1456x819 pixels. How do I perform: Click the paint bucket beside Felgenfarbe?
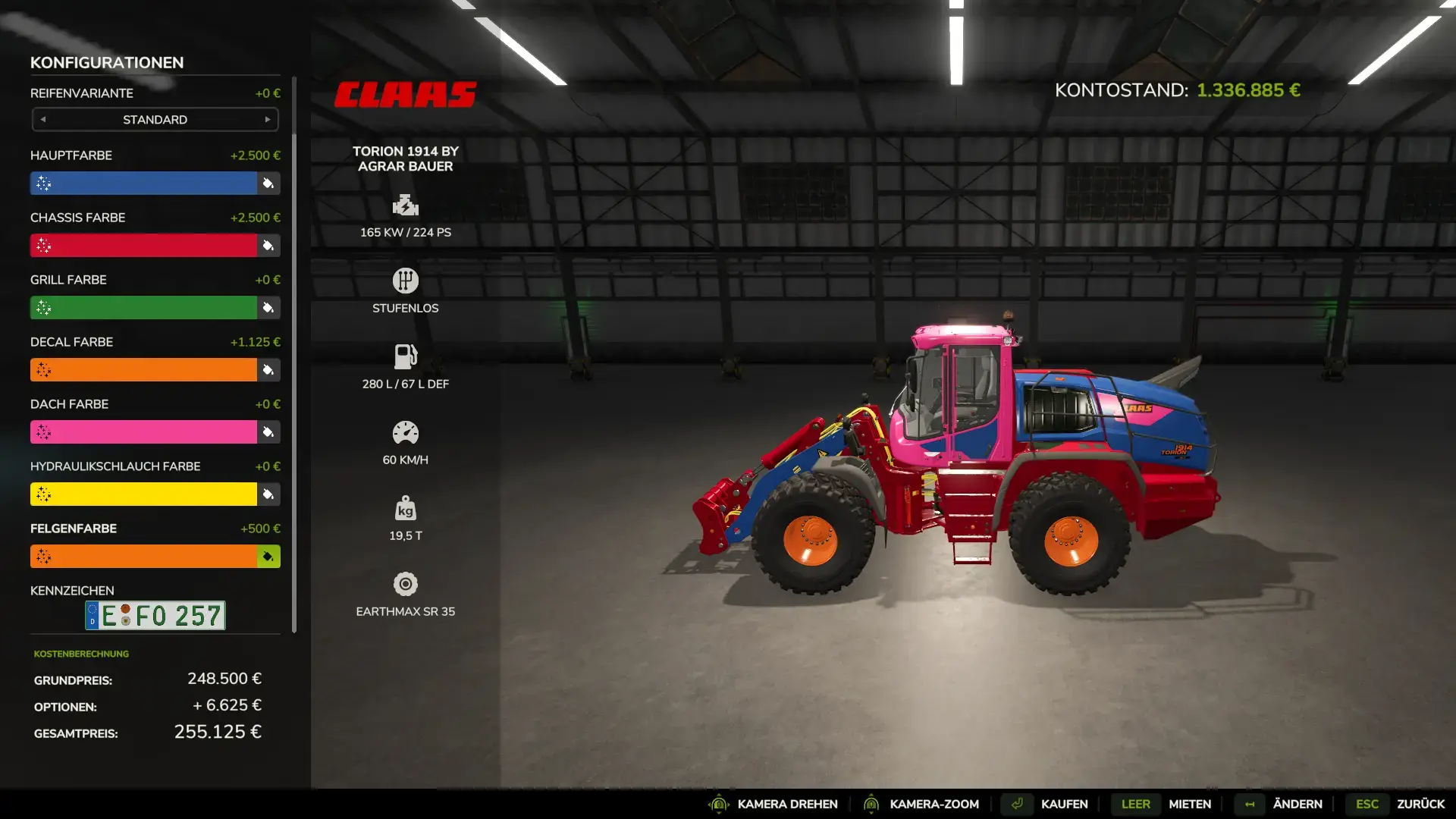268,557
